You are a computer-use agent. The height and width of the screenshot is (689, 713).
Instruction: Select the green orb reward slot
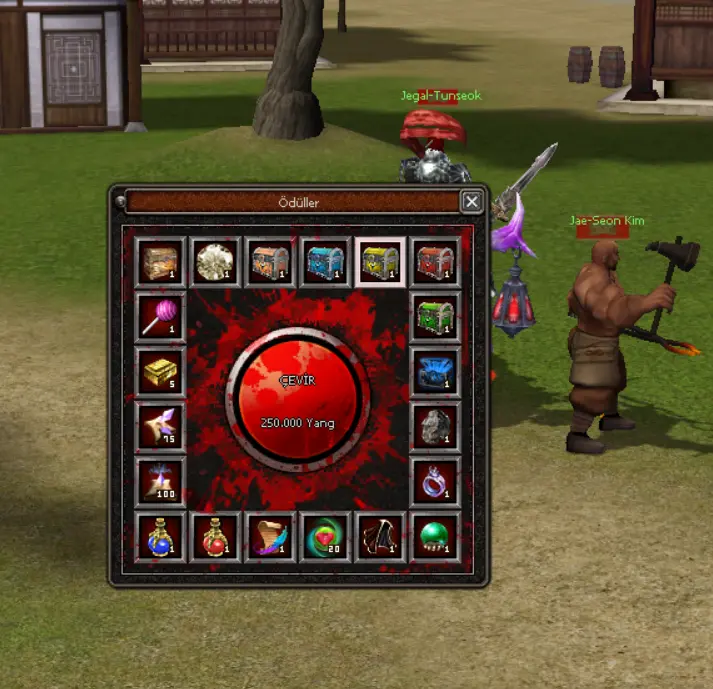click(x=436, y=538)
